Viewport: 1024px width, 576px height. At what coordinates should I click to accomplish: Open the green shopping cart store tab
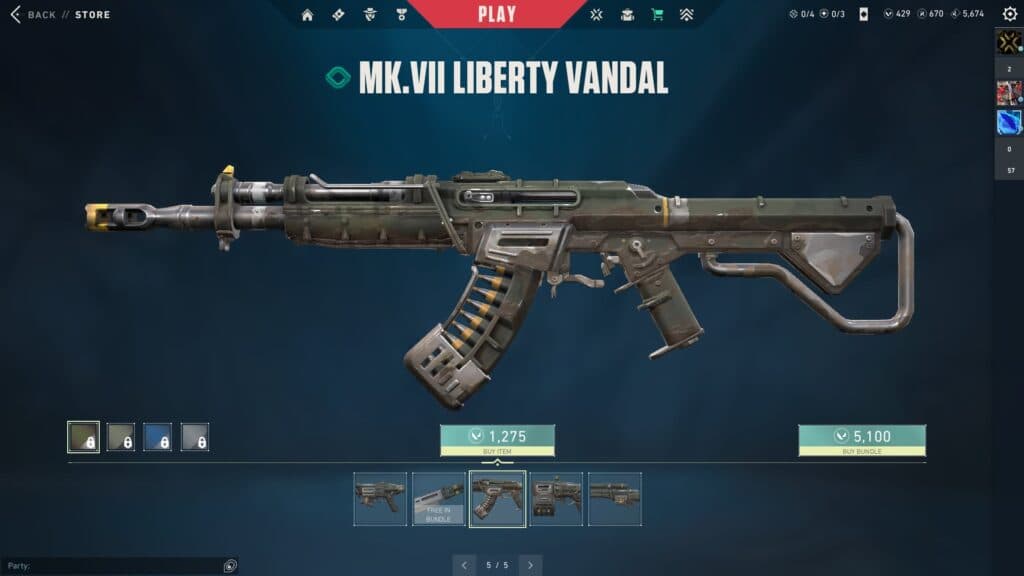pyautogui.click(x=657, y=15)
